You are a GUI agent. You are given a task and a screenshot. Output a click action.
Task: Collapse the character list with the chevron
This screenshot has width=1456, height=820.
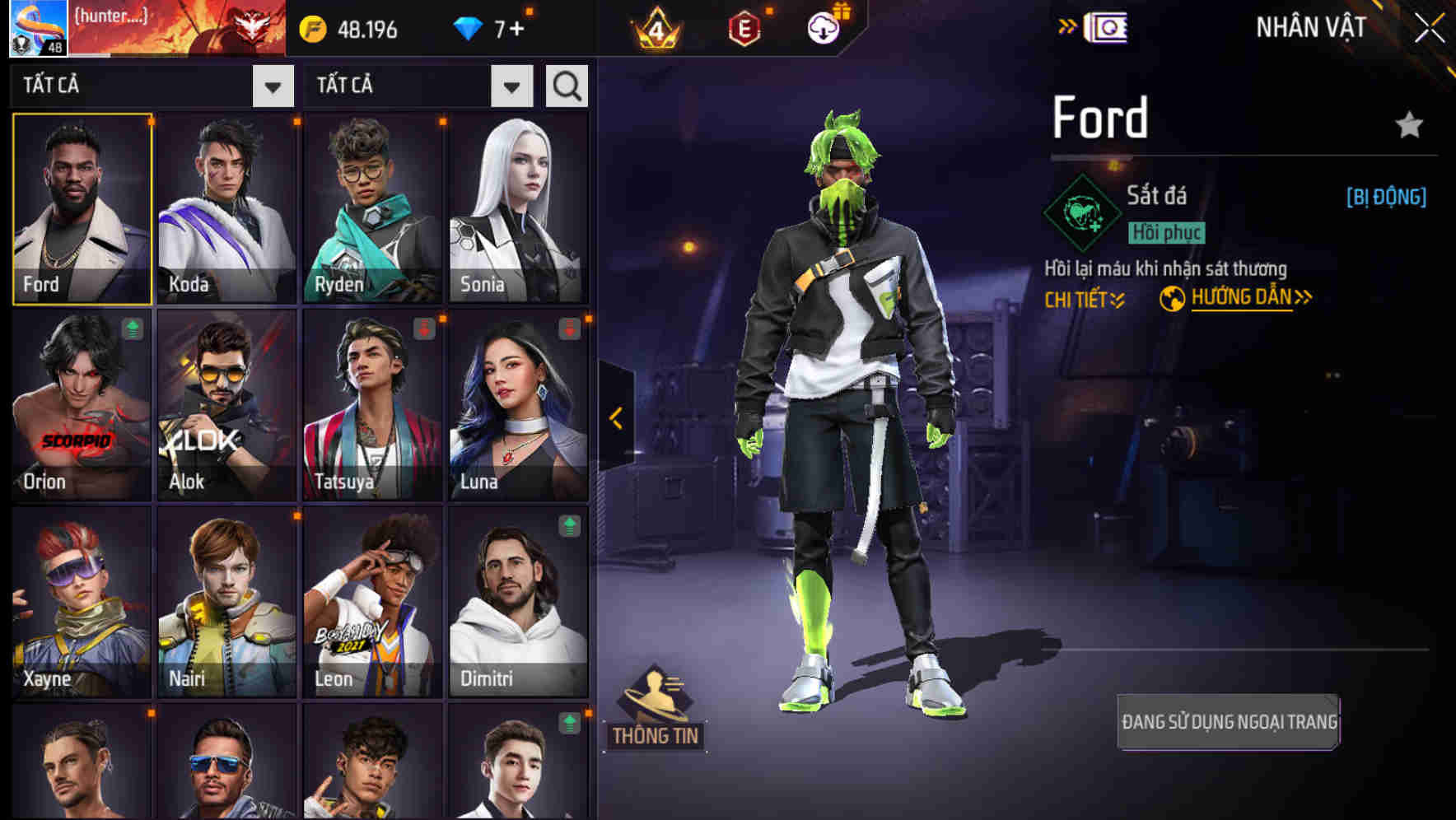tap(614, 418)
